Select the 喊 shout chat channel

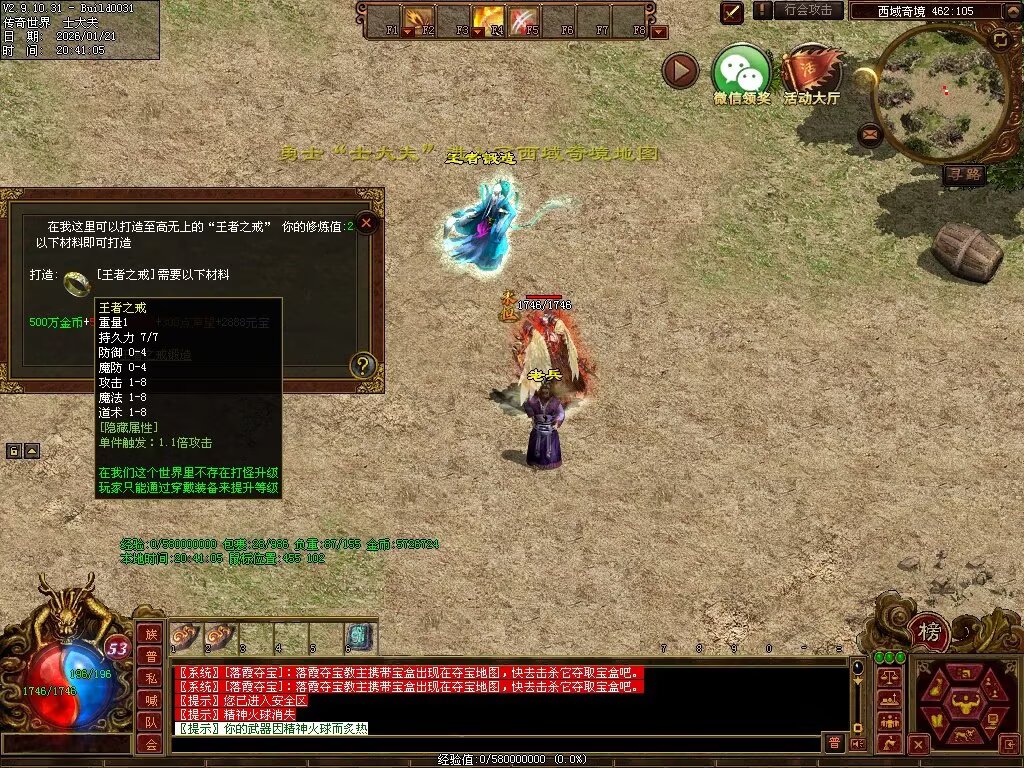pos(151,700)
